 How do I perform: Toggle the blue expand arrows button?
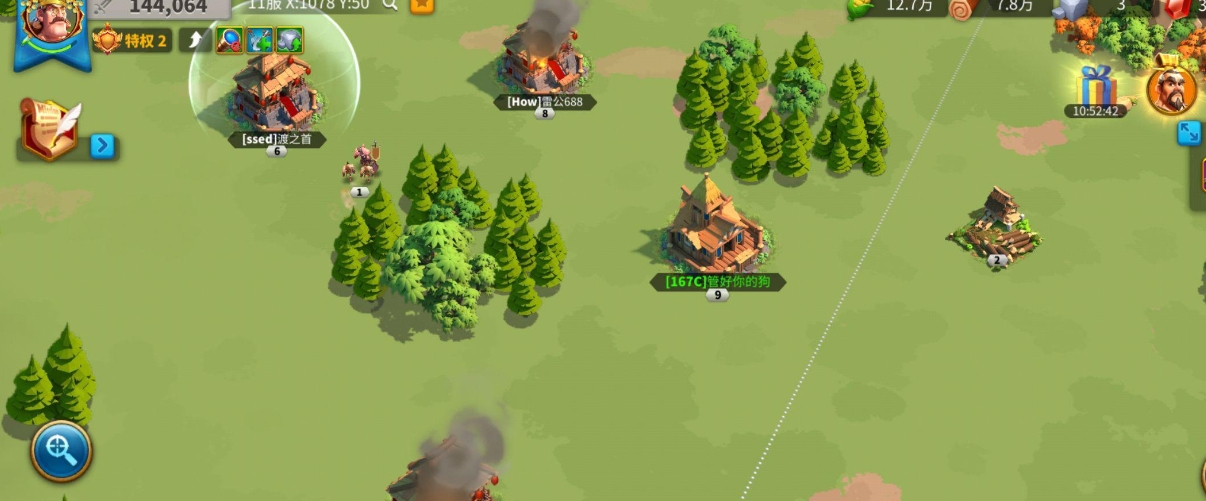click(x=1189, y=133)
